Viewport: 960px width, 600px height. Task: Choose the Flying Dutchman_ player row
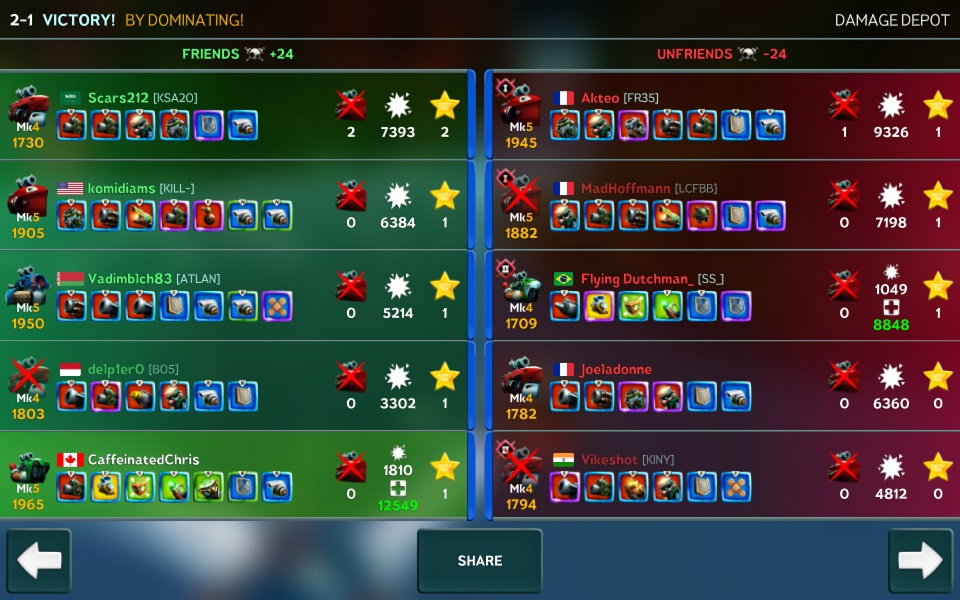tap(725, 296)
